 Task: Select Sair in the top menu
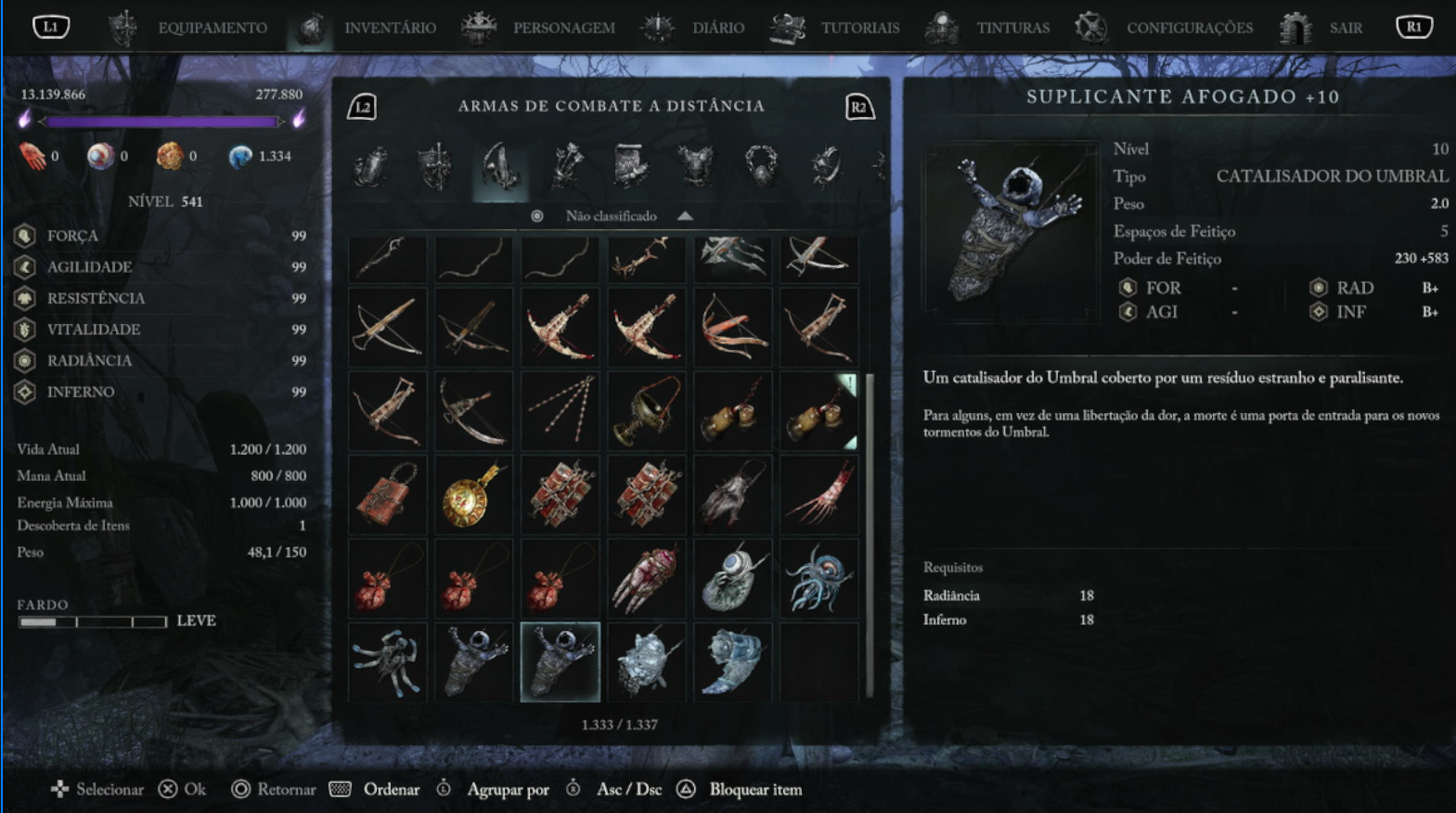pos(1345,28)
